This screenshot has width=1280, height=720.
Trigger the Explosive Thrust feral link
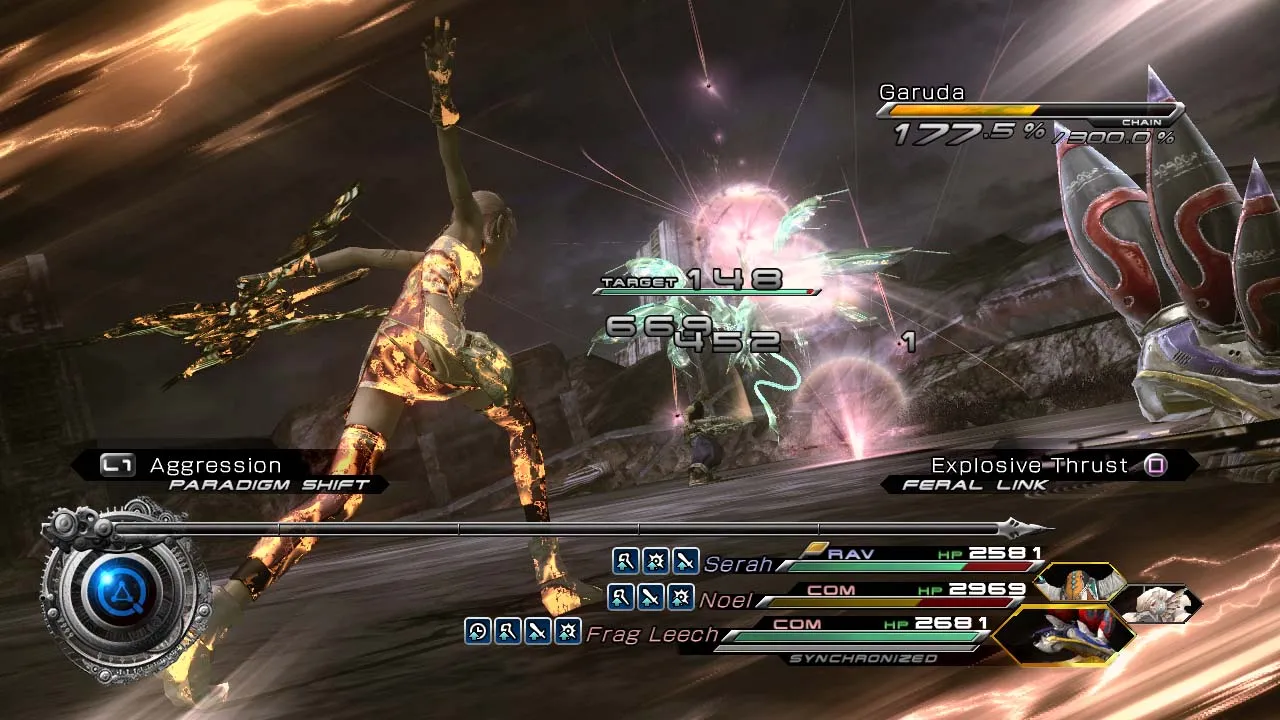pos(1029,466)
